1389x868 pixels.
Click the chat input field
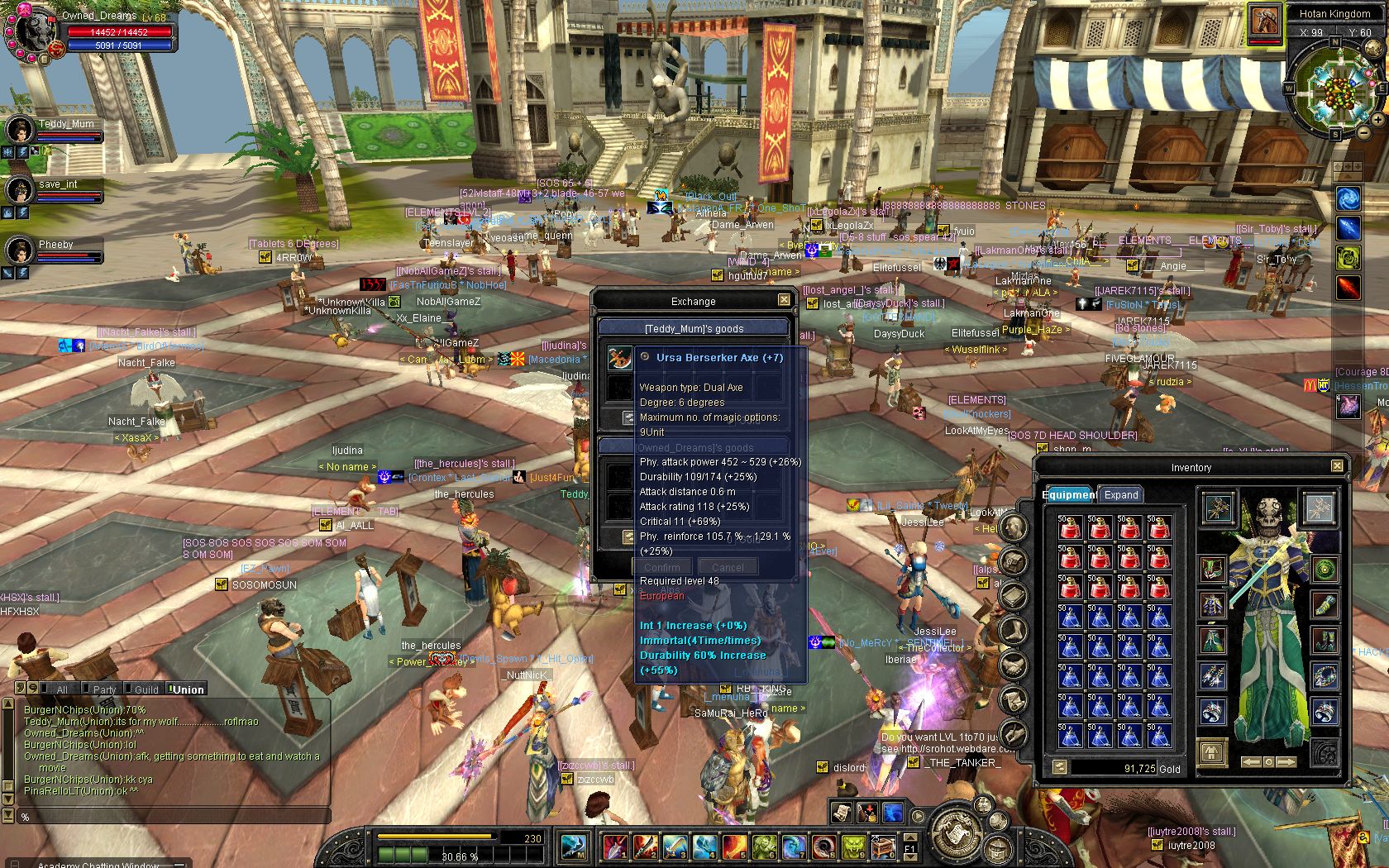(x=165, y=817)
